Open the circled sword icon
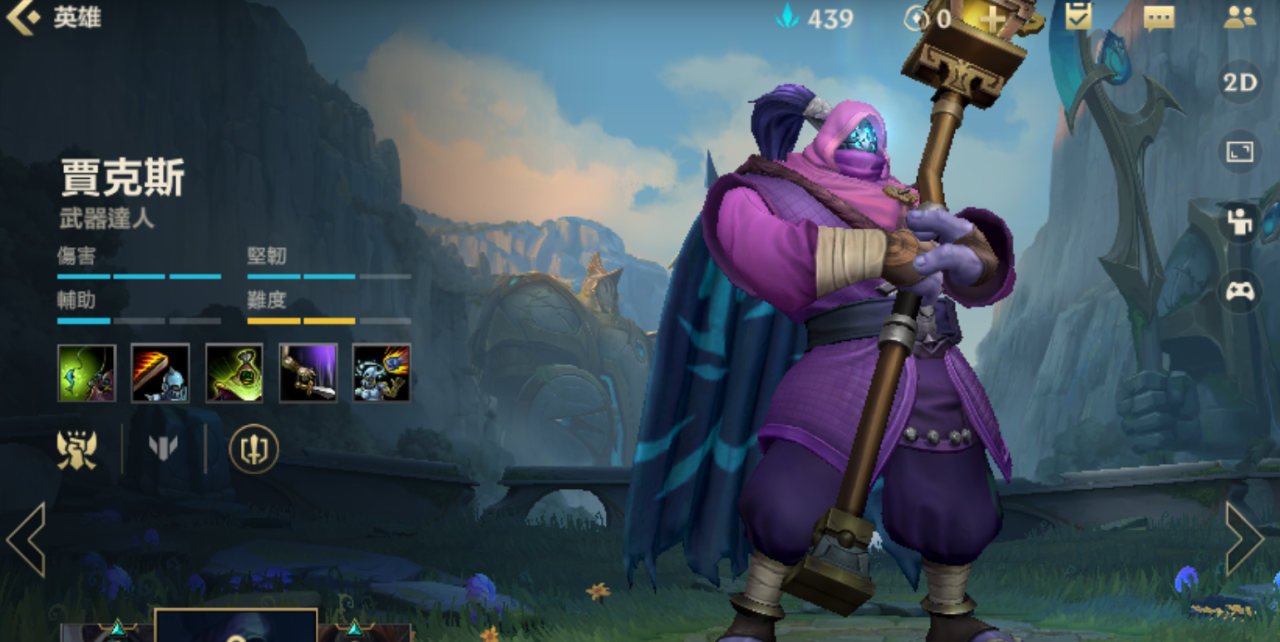The width and height of the screenshot is (1280, 642). [253, 449]
